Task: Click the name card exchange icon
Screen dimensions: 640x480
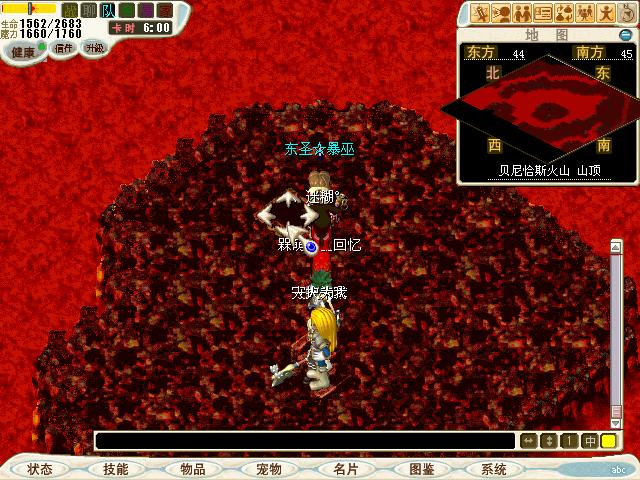Action: [543, 13]
